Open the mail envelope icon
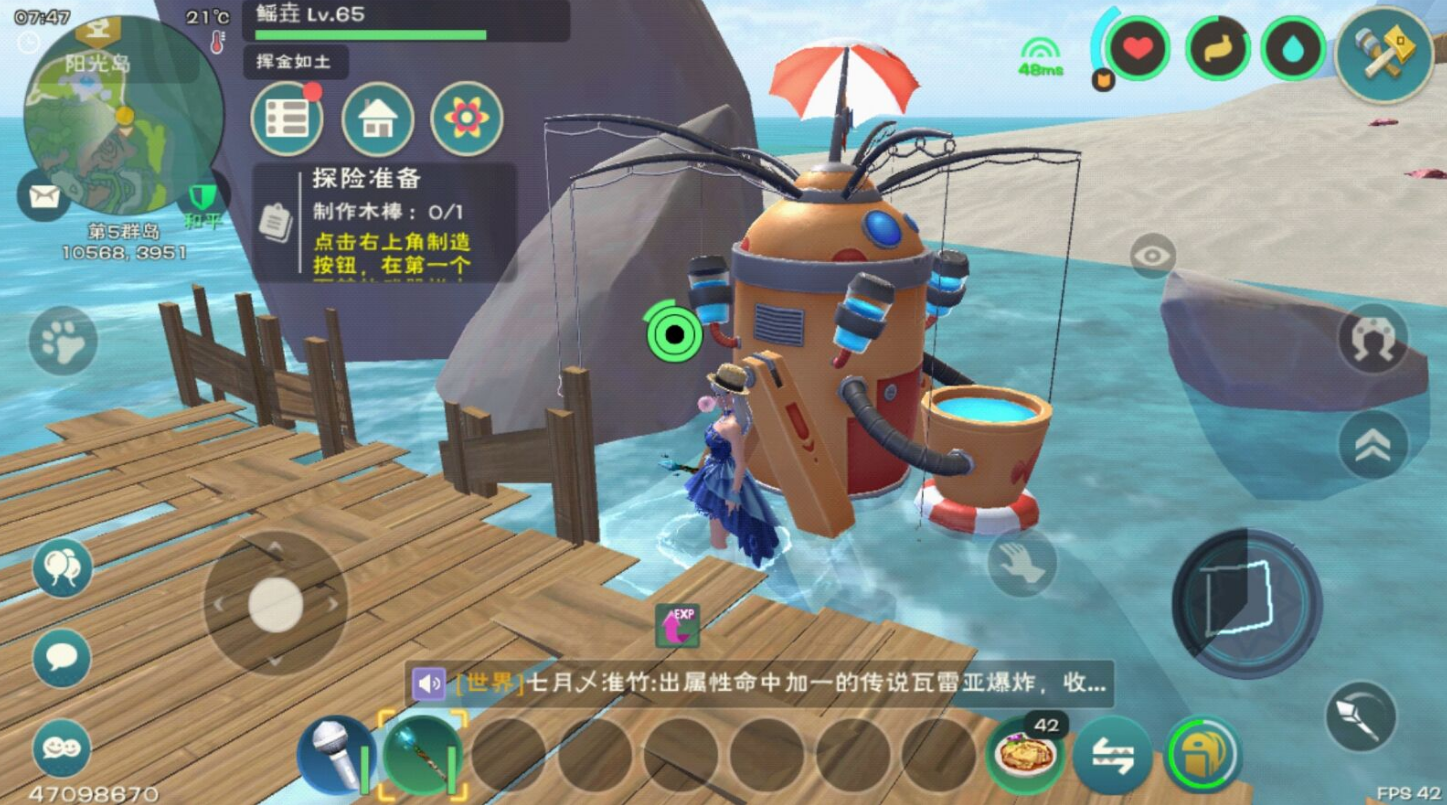The height and width of the screenshot is (805, 1447). (43, 196)
